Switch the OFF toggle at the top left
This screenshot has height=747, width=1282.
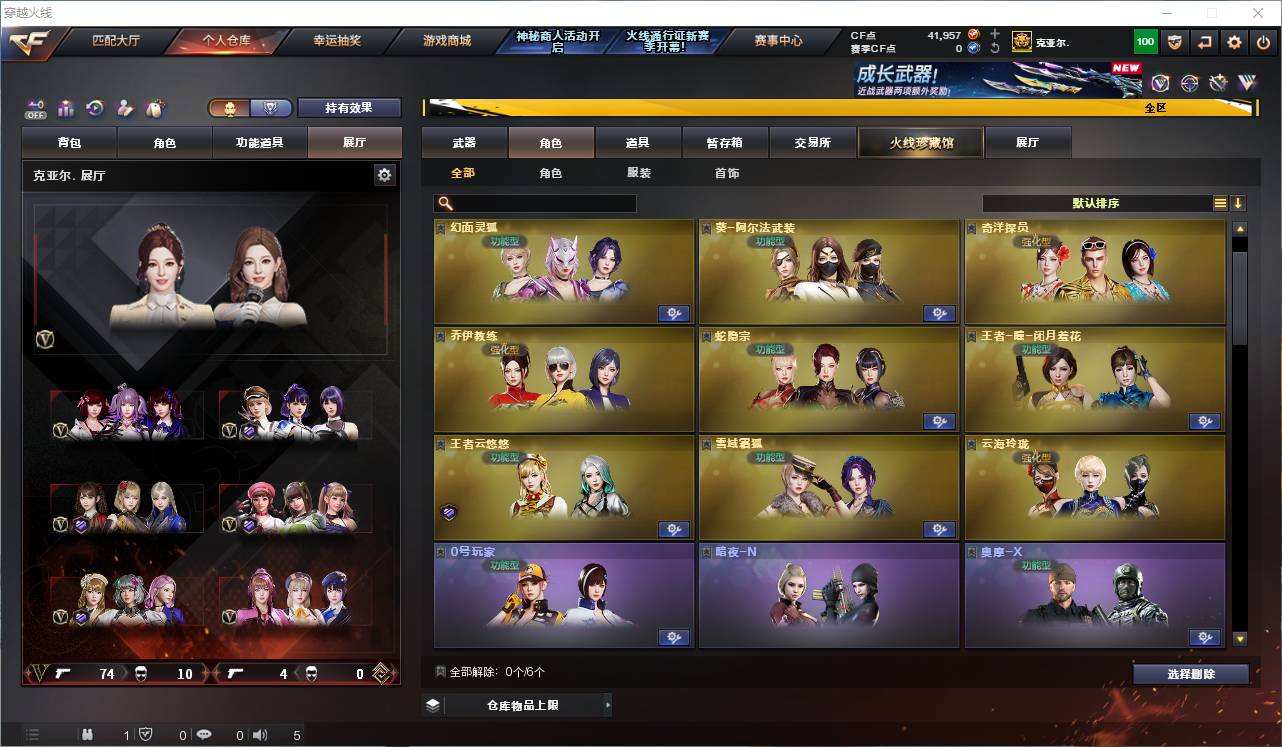pyautogui.click(x=36, y=107)
